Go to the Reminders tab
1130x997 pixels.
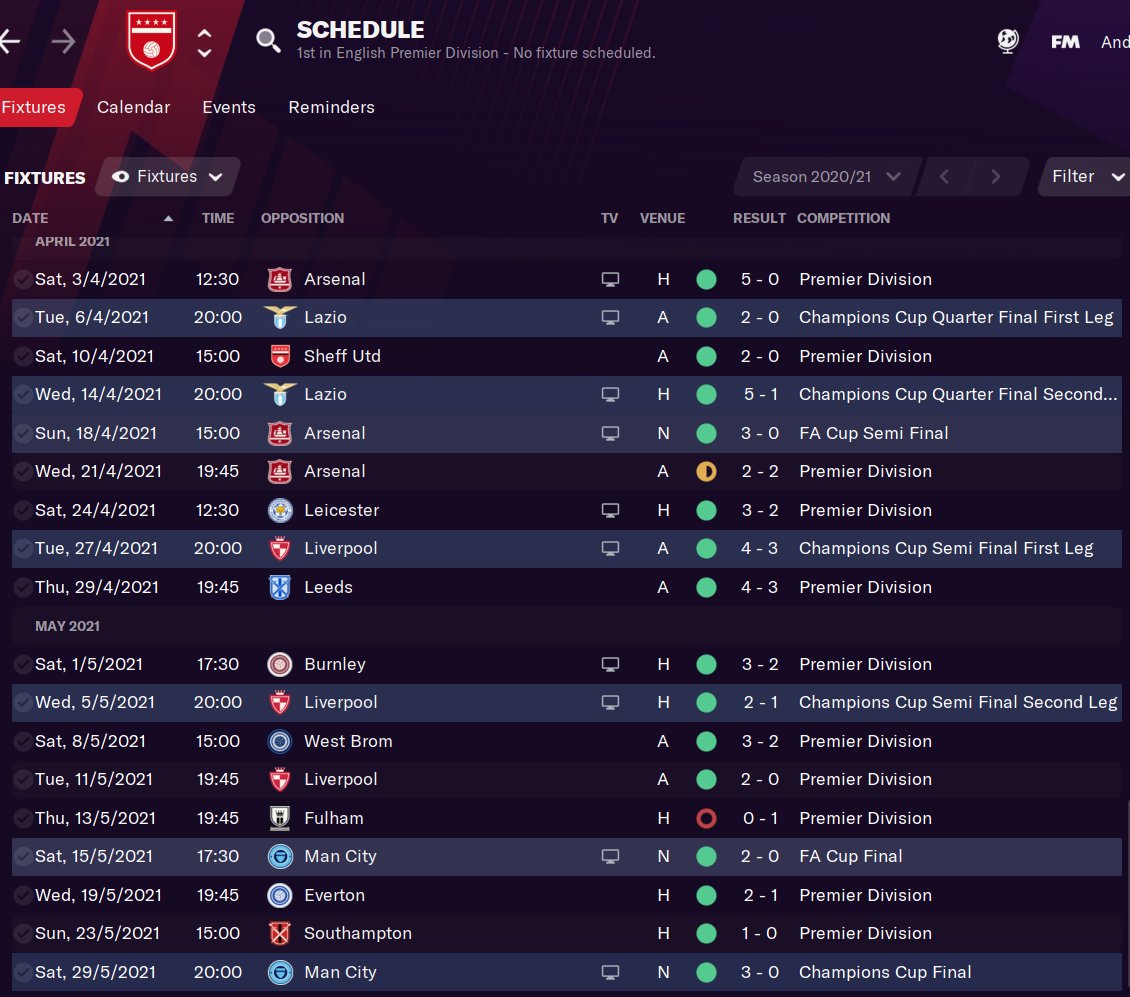pyautogui.click(x=331, y=107)
